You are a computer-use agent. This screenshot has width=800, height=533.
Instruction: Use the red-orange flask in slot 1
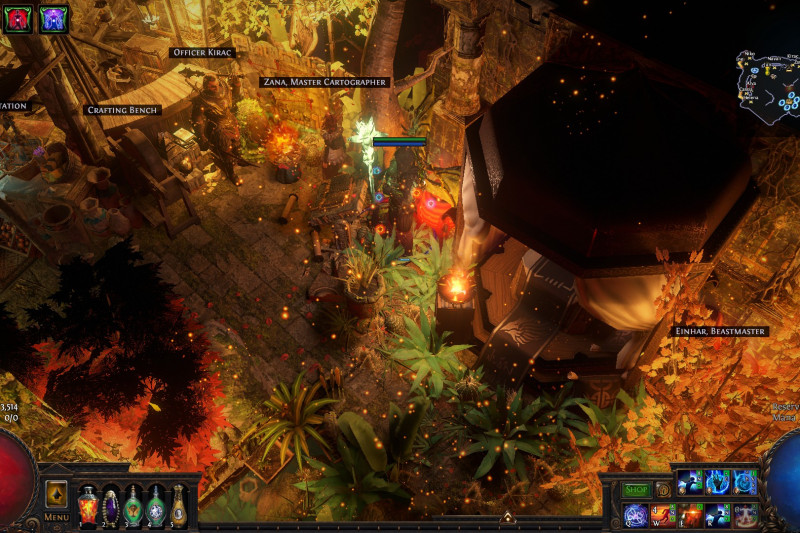88,504
